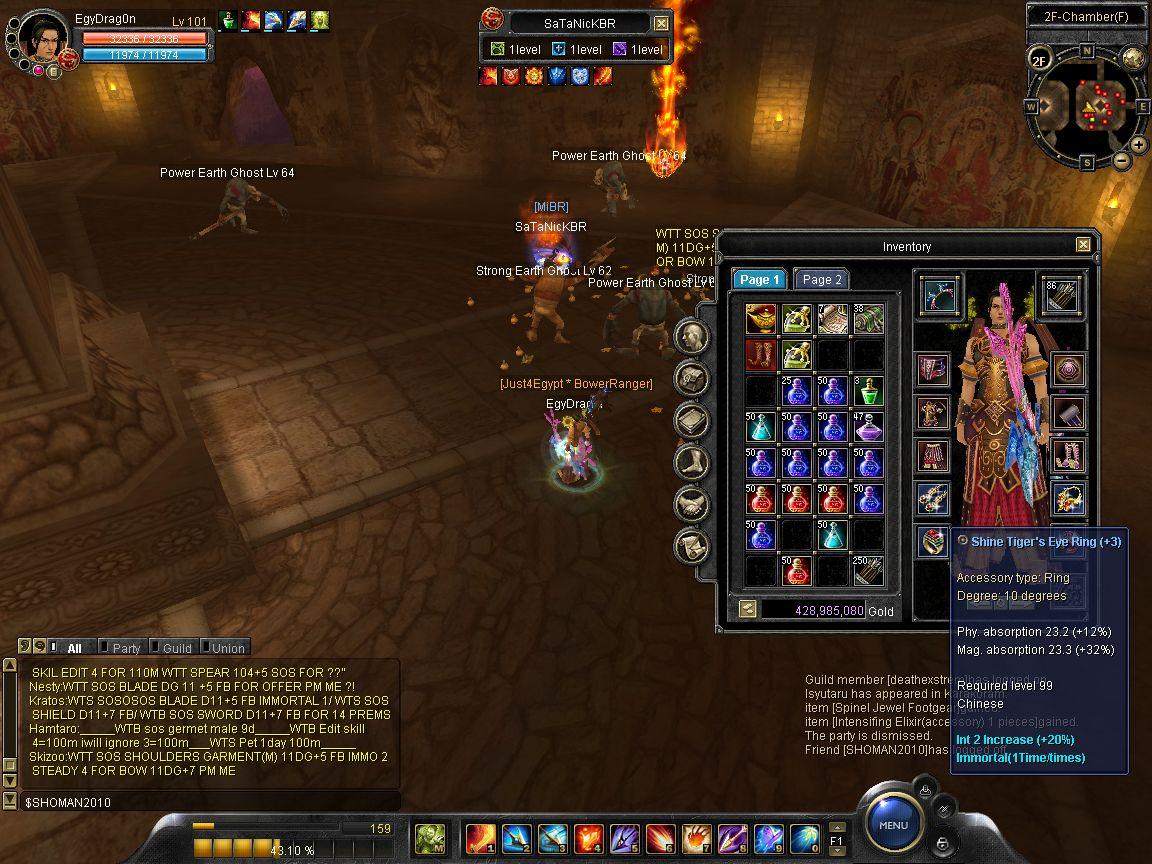The image size is (1152, 864).
Task: Select the green potion stack of 3
Action: click(868, 391)
